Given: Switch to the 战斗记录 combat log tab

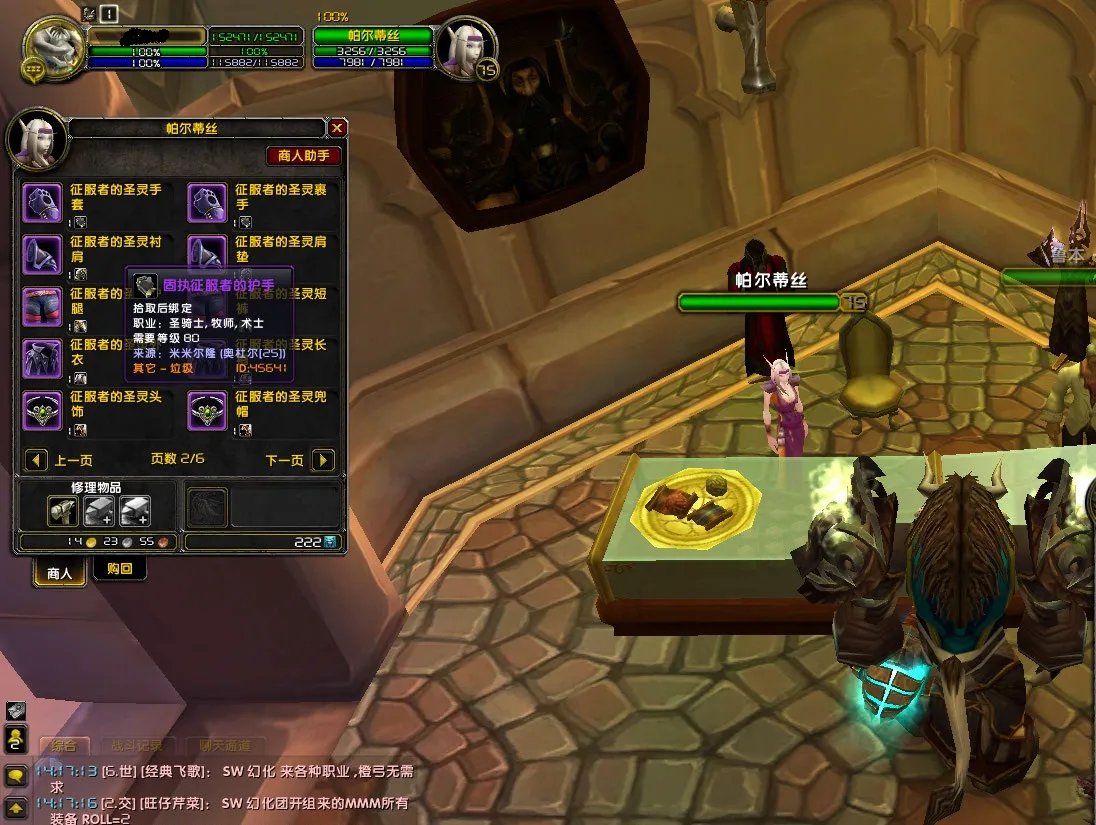Looking at the screenshot, I should point(137,746).
